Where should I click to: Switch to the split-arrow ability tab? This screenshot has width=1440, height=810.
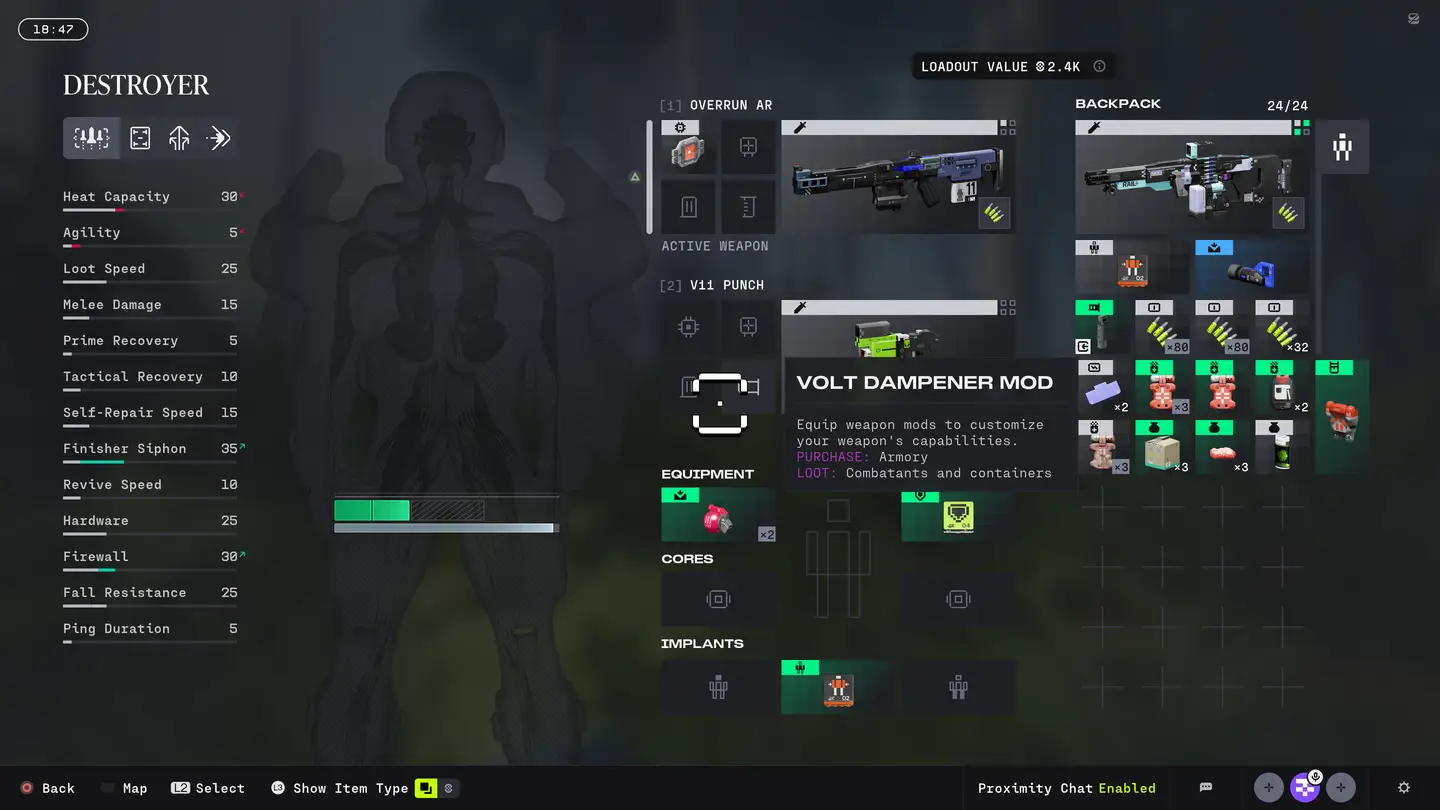point(179,138)
